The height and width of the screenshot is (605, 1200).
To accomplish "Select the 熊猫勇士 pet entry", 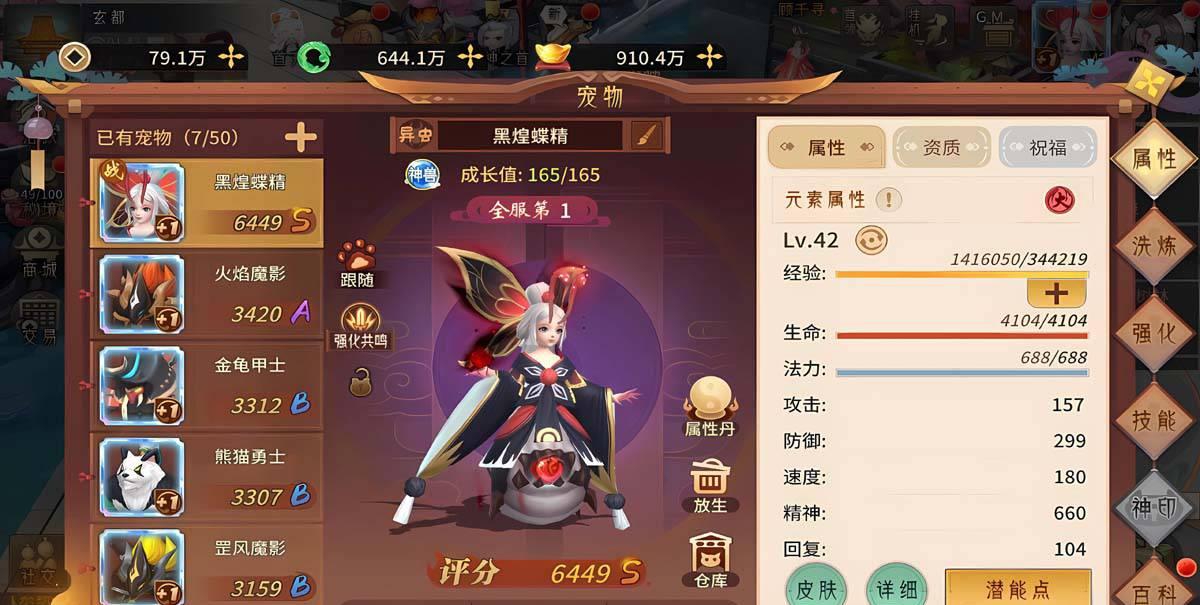I will pos(207,478).
